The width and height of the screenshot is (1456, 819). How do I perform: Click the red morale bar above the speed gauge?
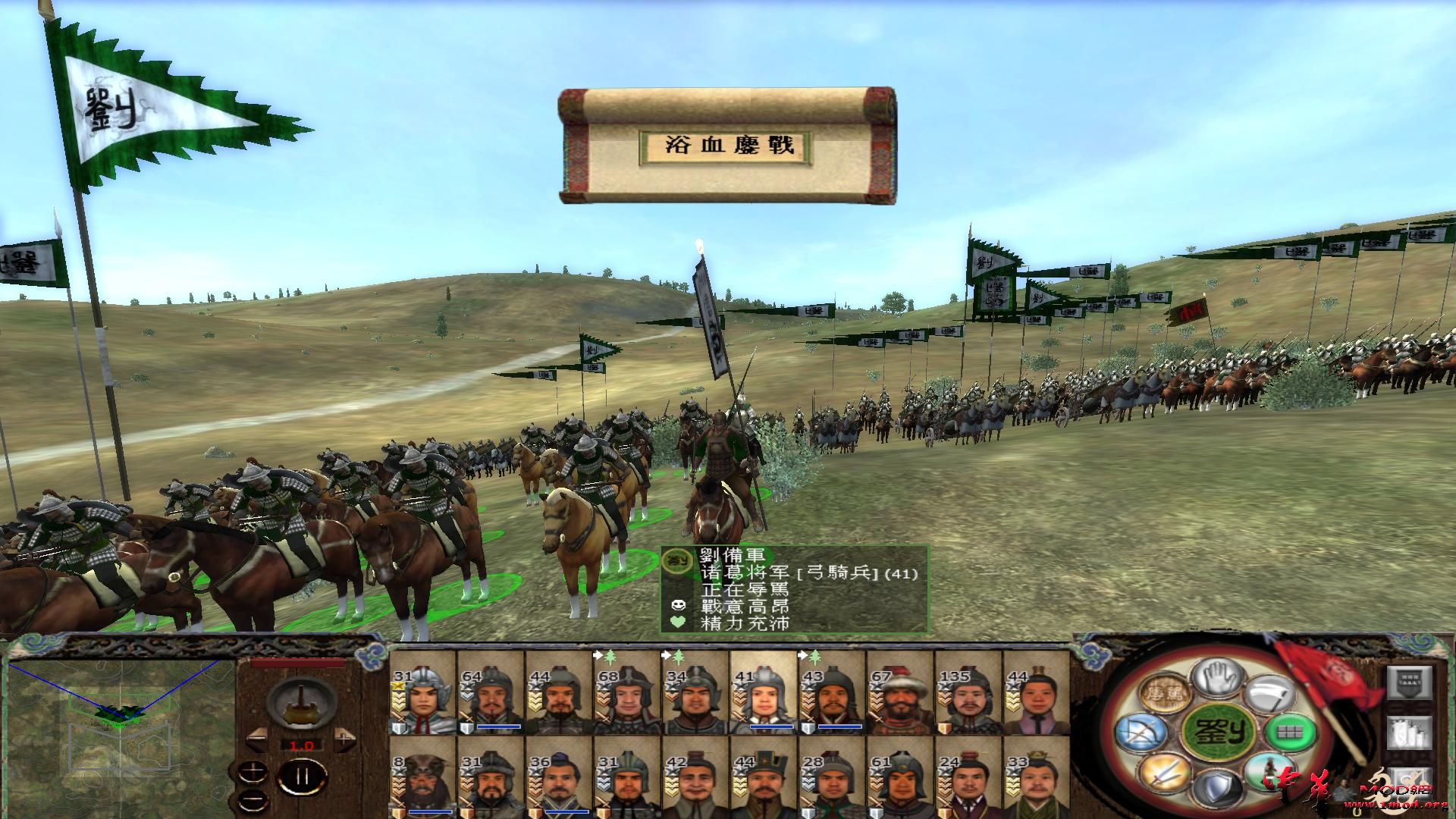tap(297, 662)
